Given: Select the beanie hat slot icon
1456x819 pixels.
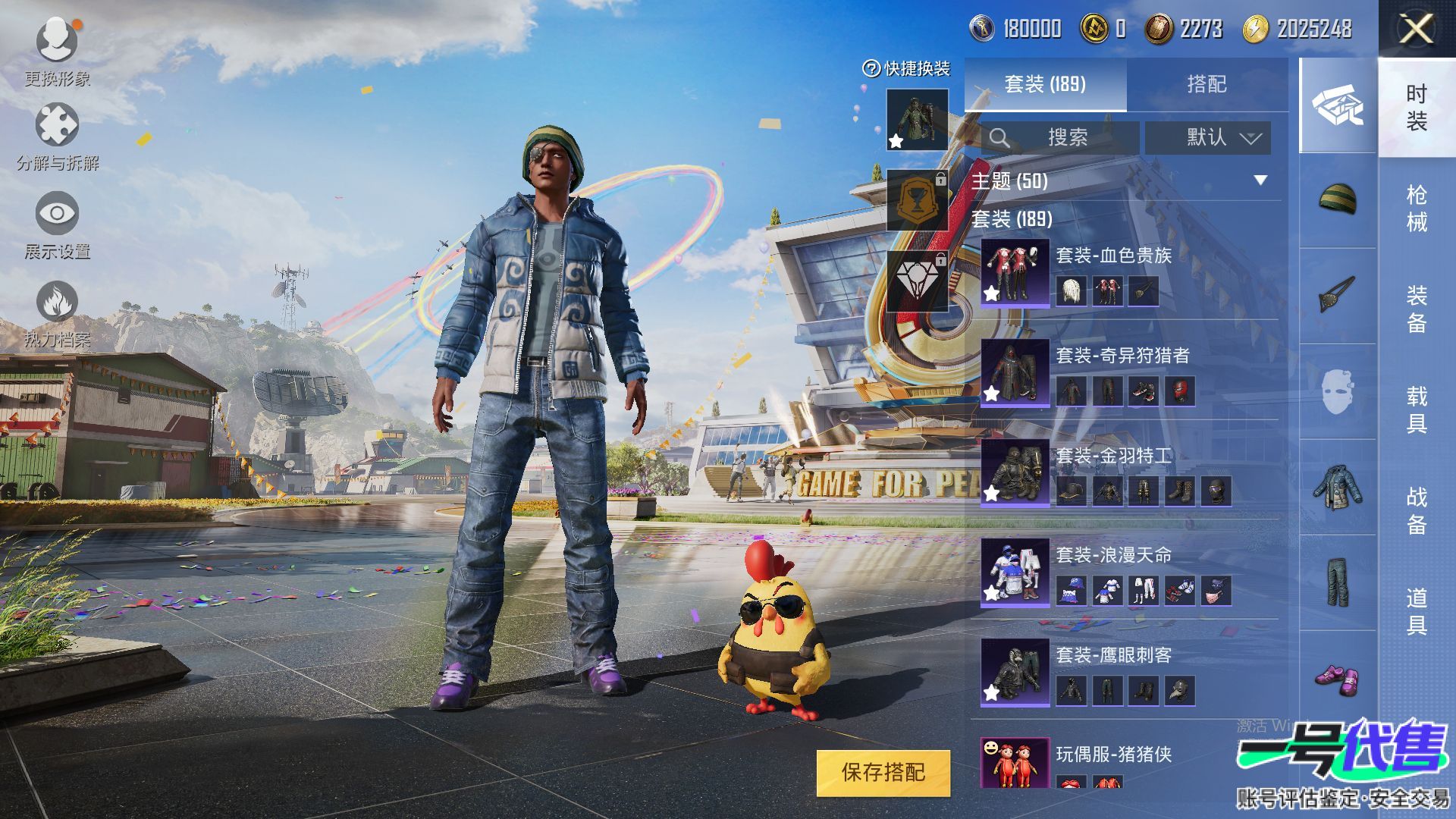Looking at the screenshot, I should click(1338, 200).
